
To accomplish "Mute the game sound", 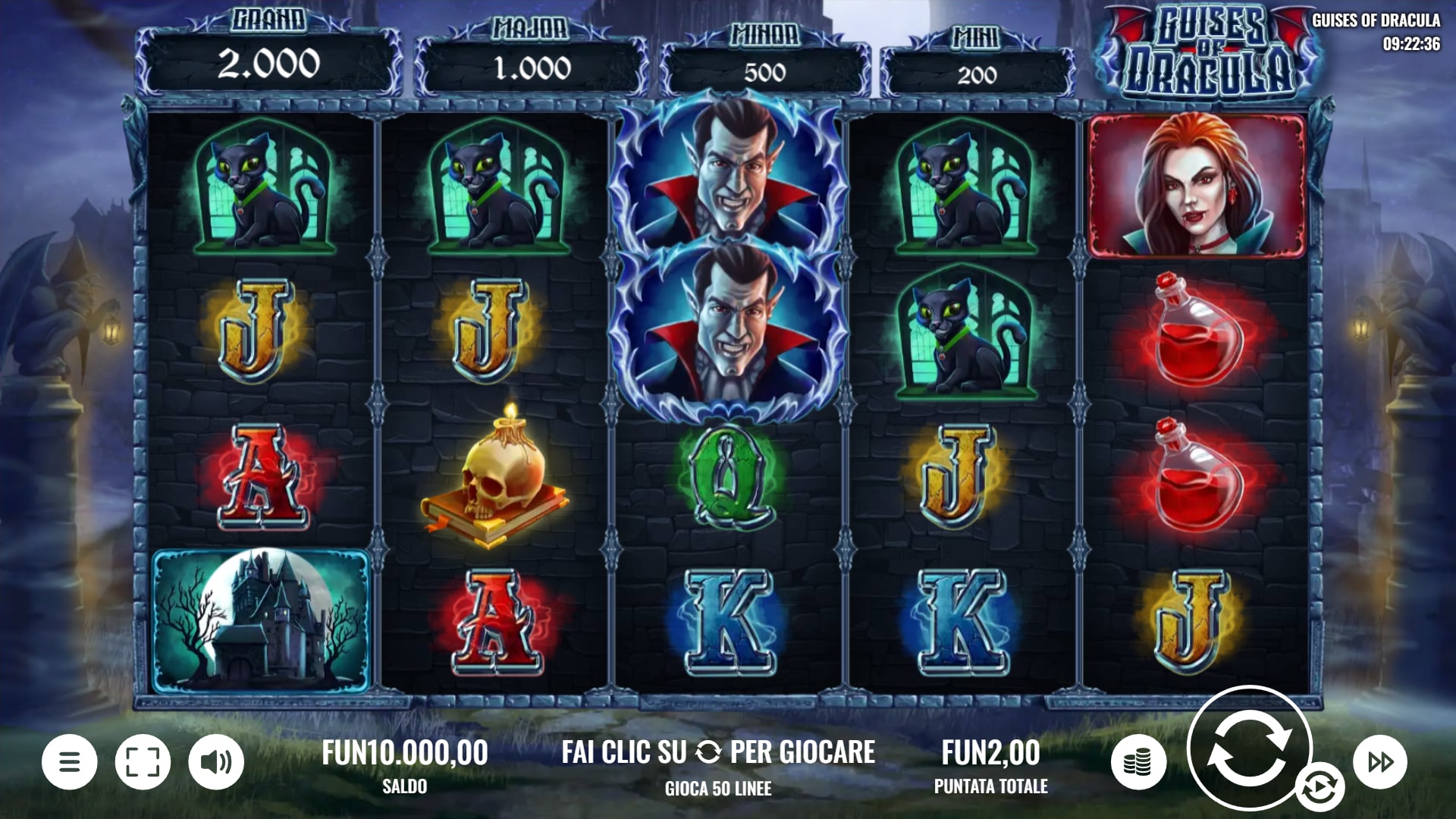I will click(216, 761).
